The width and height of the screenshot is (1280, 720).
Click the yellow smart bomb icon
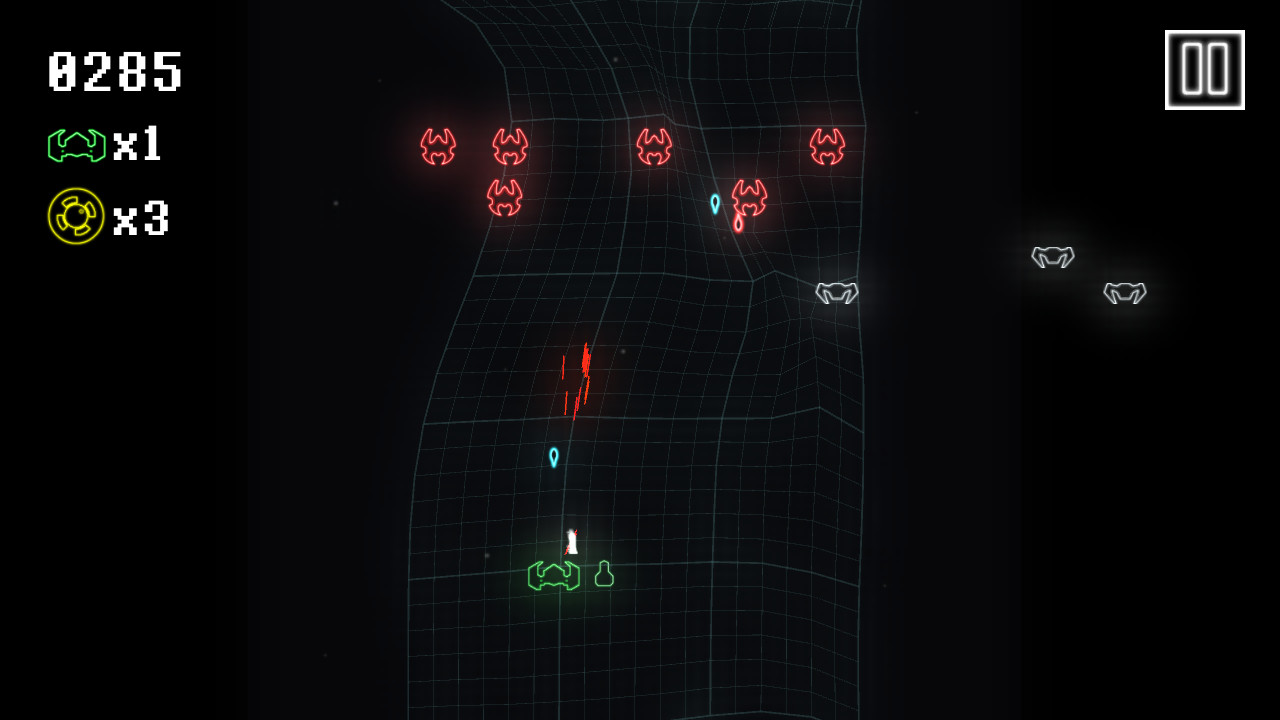click(x=75, y=216)
